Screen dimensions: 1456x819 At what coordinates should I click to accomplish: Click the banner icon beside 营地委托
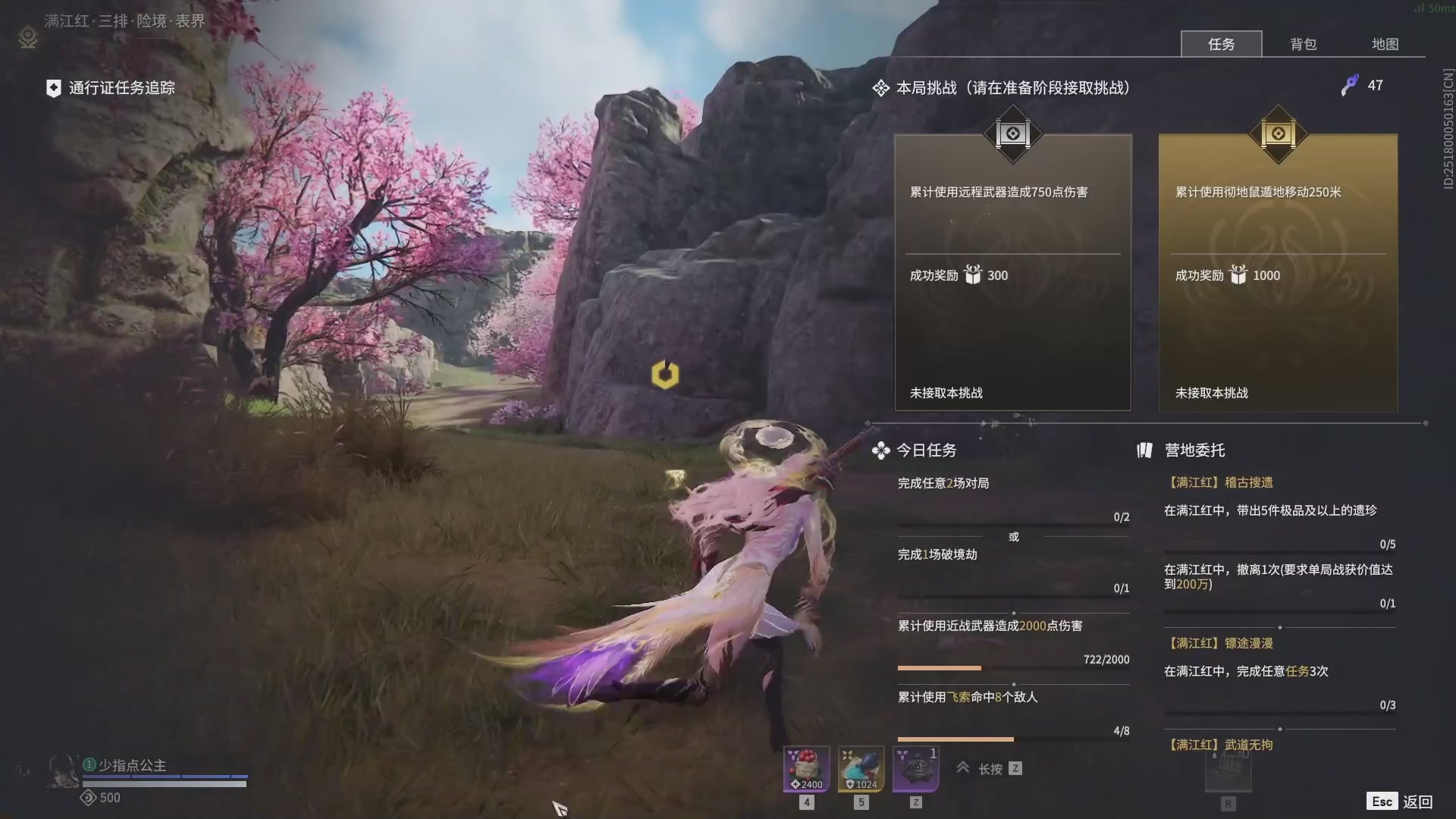[1145, 450]
